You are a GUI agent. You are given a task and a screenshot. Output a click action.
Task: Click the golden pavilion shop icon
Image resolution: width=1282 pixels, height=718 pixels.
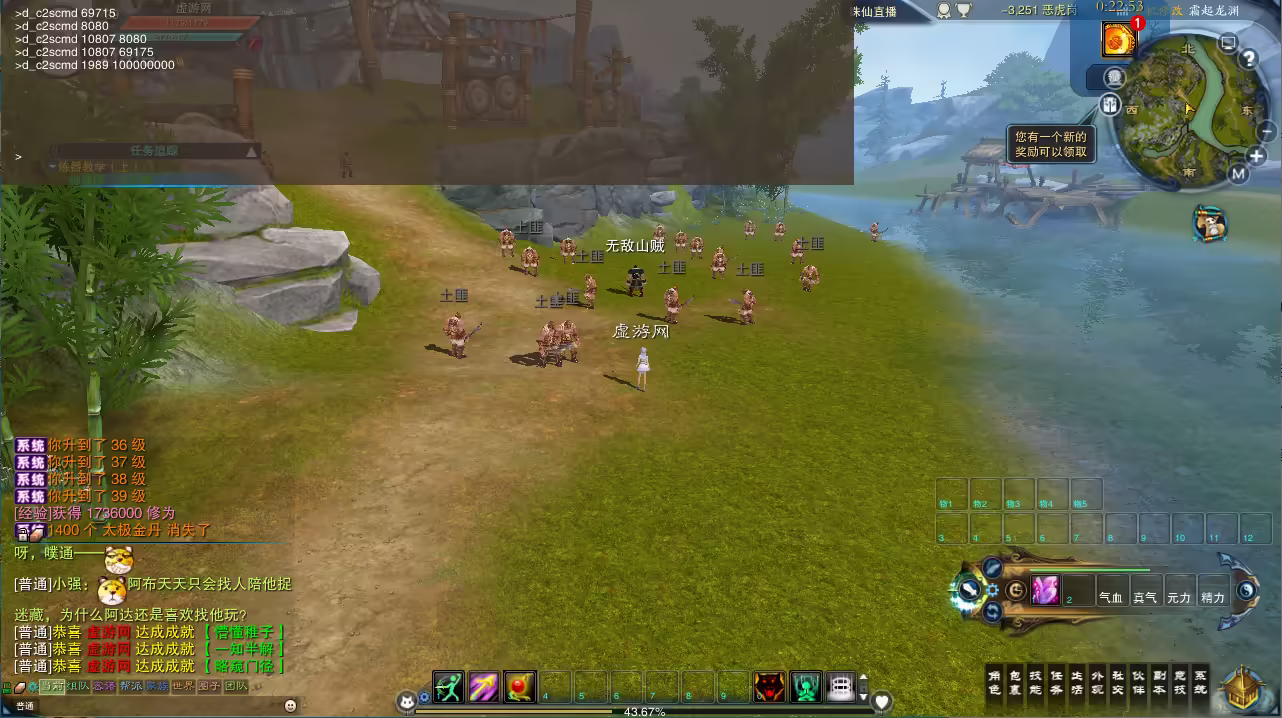coord(1245,688)
